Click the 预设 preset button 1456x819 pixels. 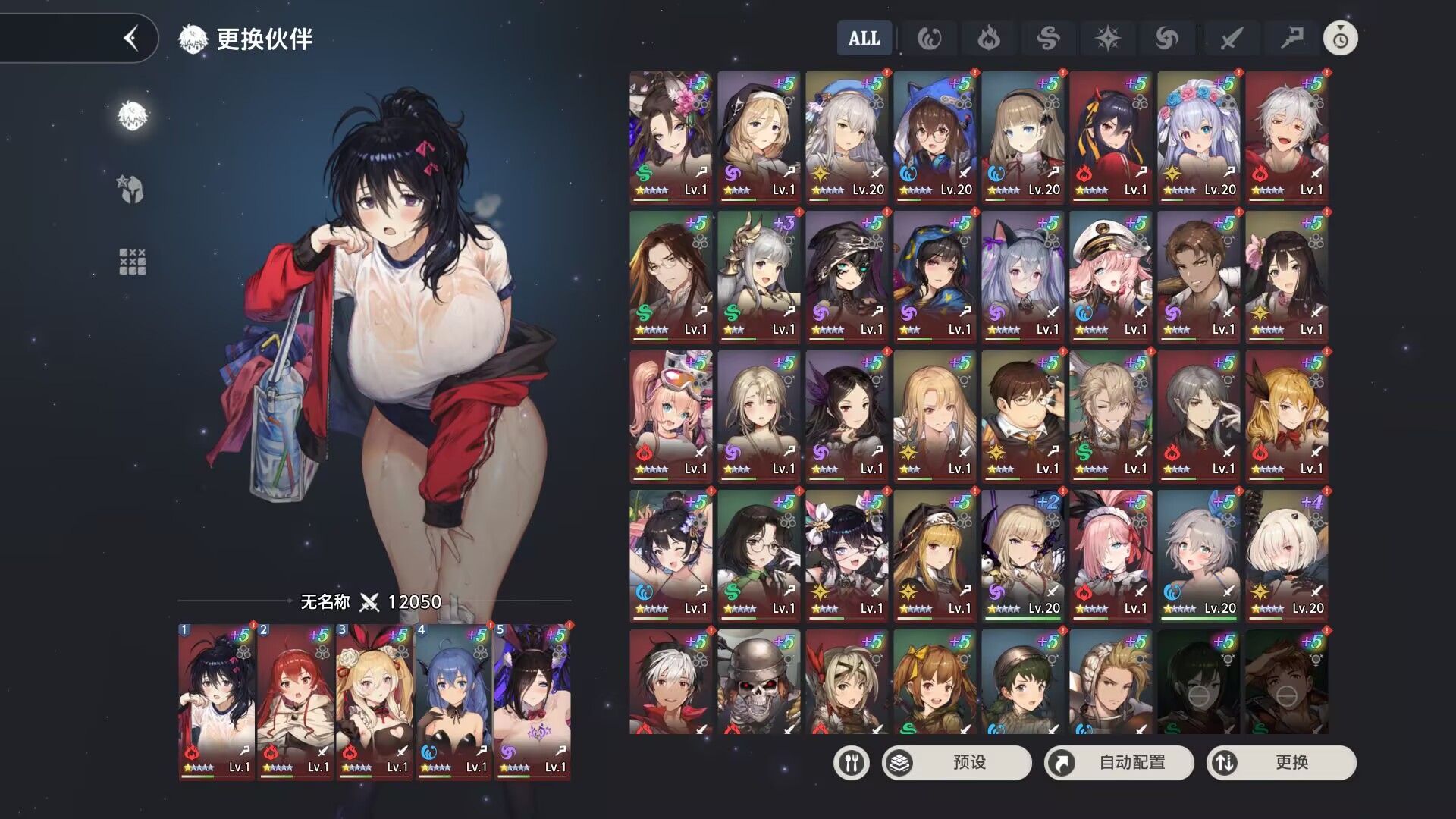(956, 762)
